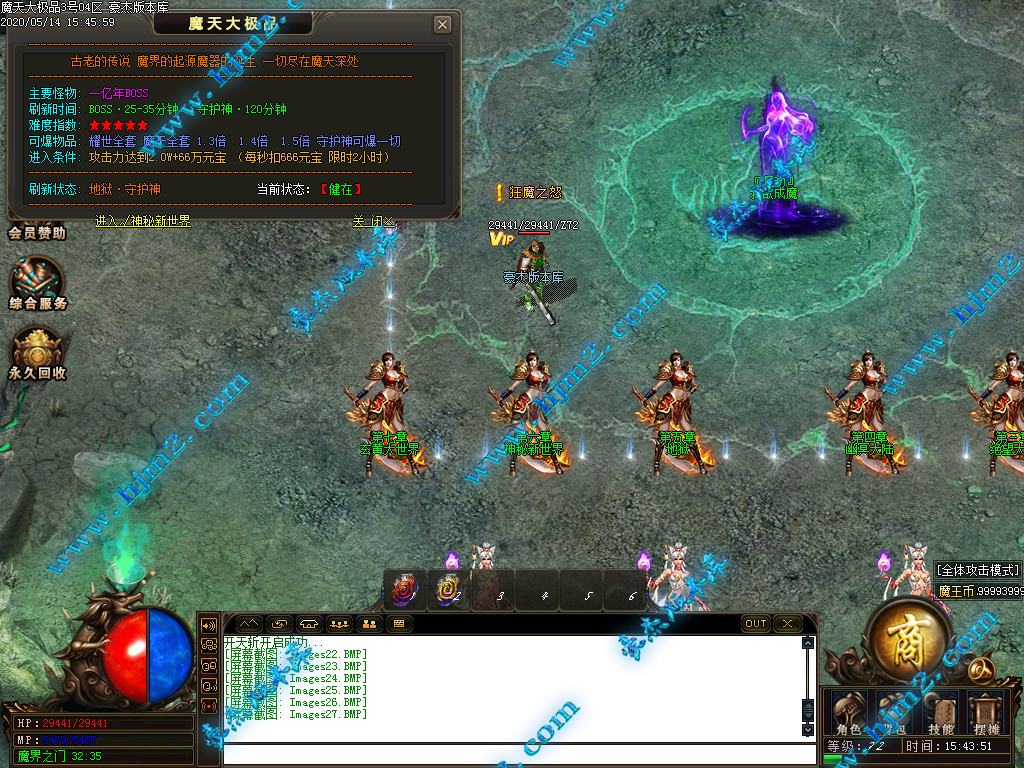The height and width of the screenshot is (768, 1024).
Task: Open the 摆摊 stall panel
Action: tap(986, 712)
